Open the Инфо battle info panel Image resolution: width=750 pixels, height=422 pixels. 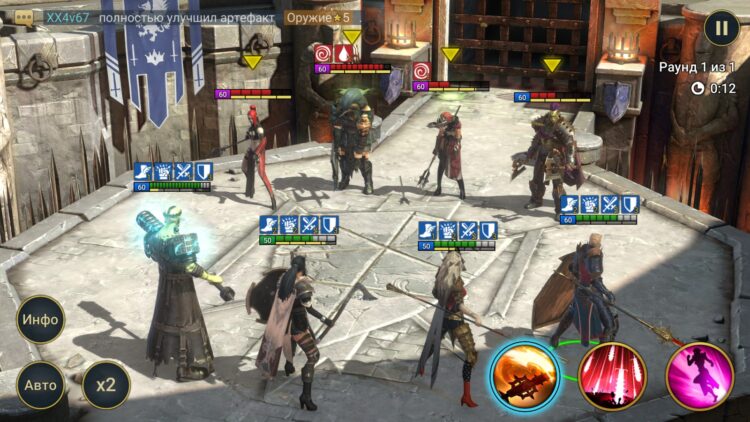point(41,320)
